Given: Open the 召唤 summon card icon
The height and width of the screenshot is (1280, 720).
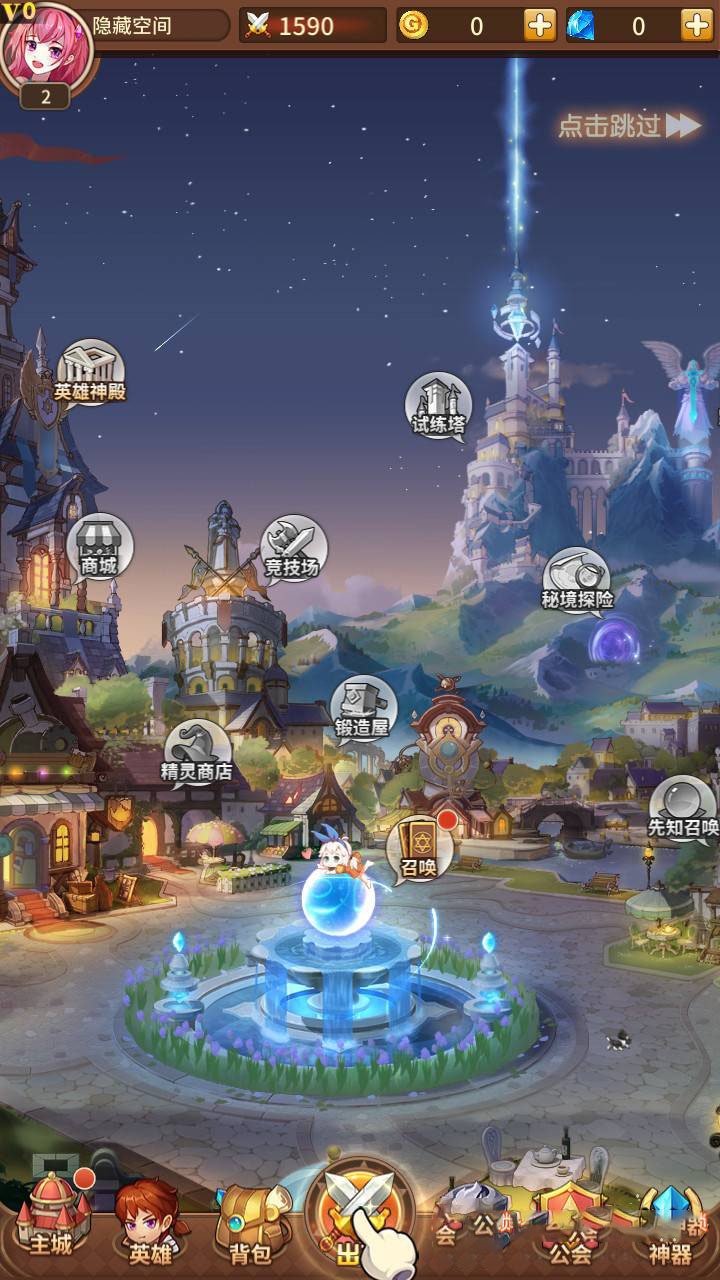Looking at the screenshot, I should (419, 848).
